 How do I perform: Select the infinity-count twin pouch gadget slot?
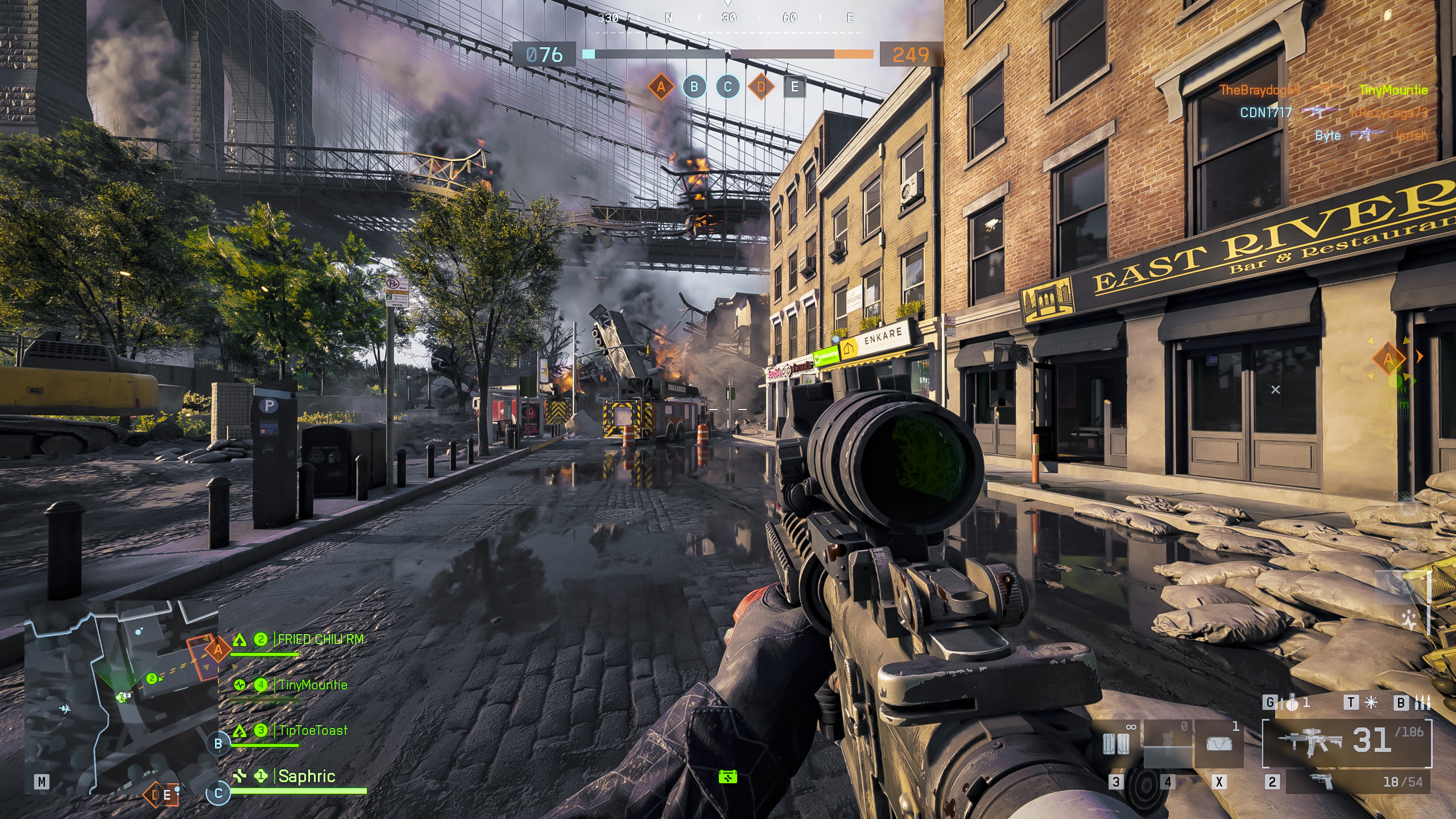click(1116, 744)
